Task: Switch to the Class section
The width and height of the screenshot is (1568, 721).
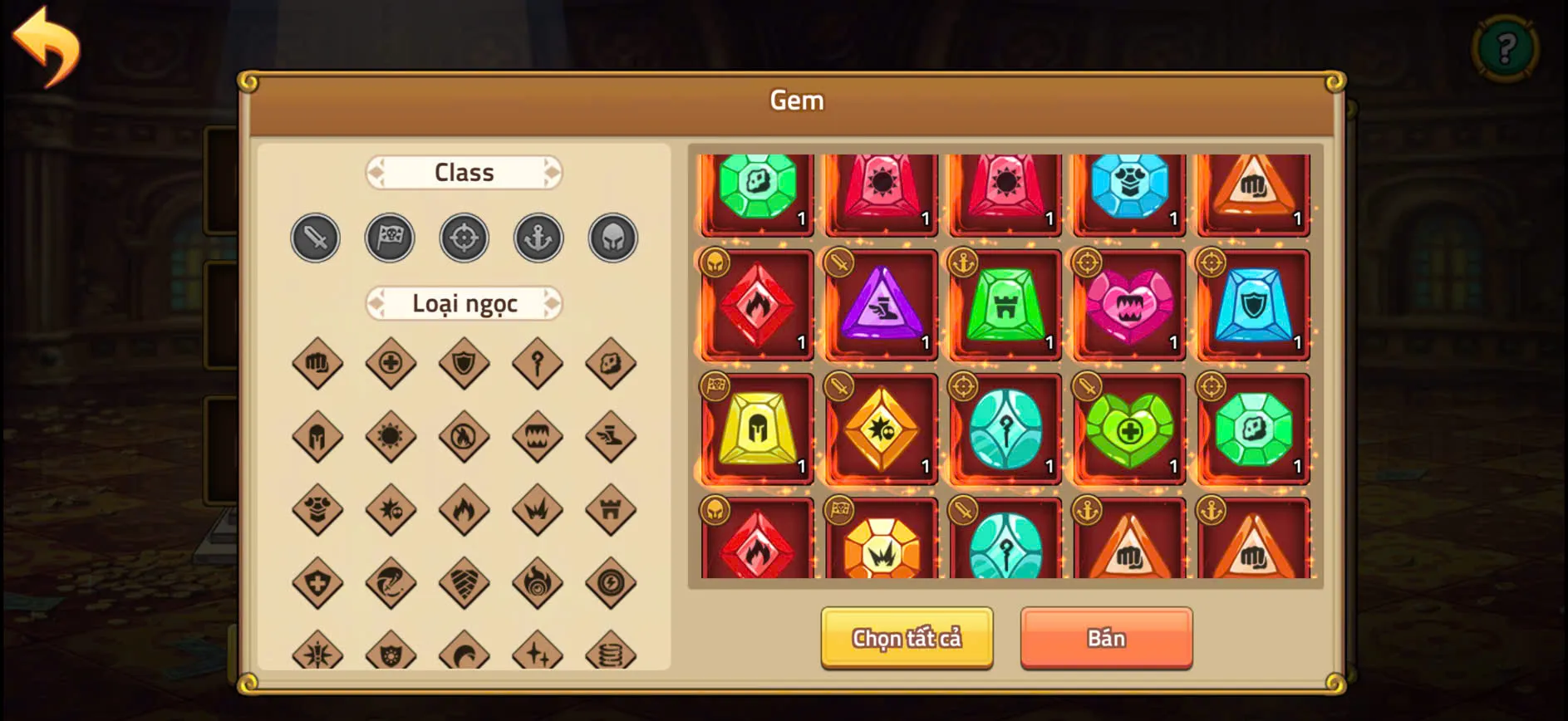Action: 465,172
